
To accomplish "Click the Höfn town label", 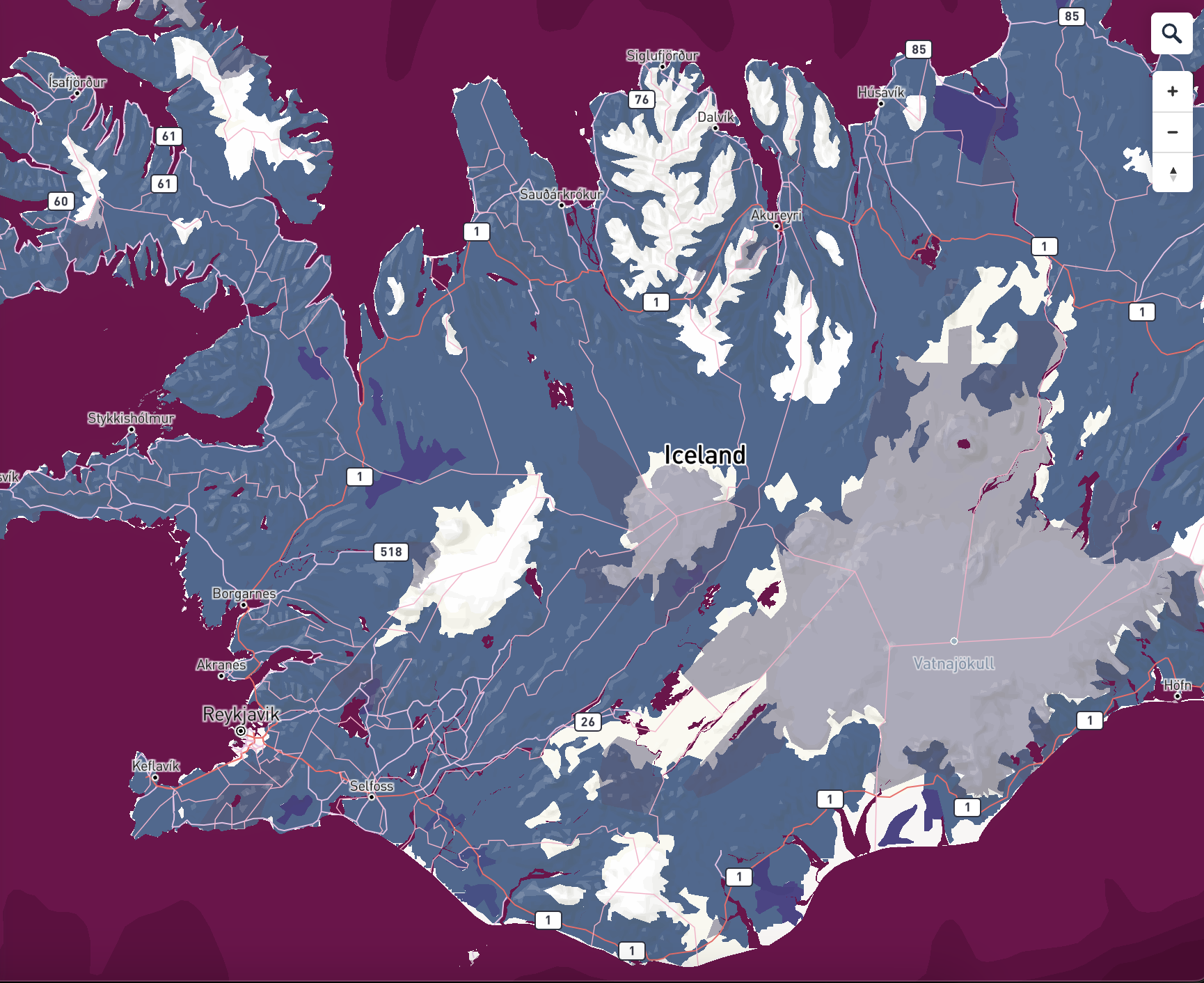I will [1175, 684].
